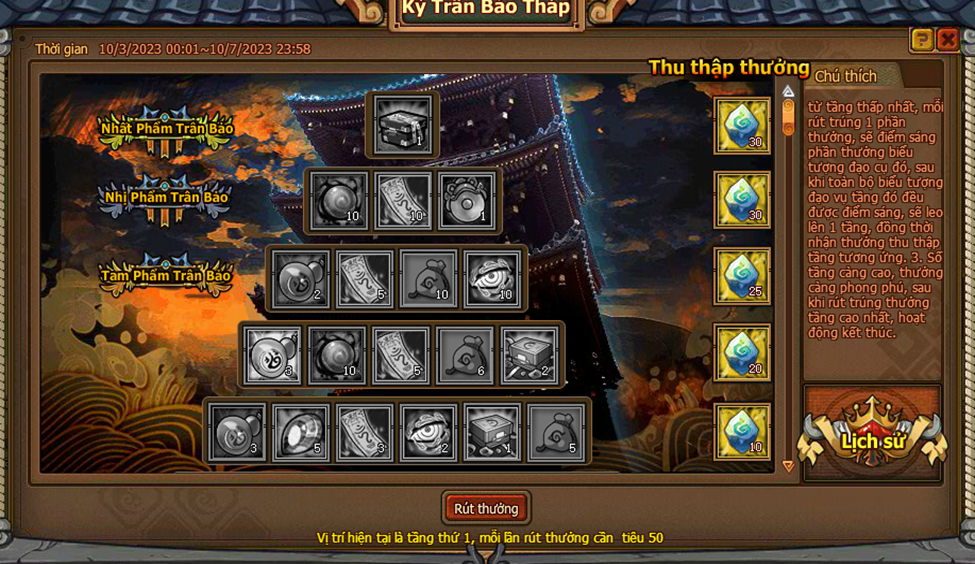The image size is (975, 564).
Task: Select the gem reward with quantity 25
Action: pyautogui.click(x=742, y=277)
